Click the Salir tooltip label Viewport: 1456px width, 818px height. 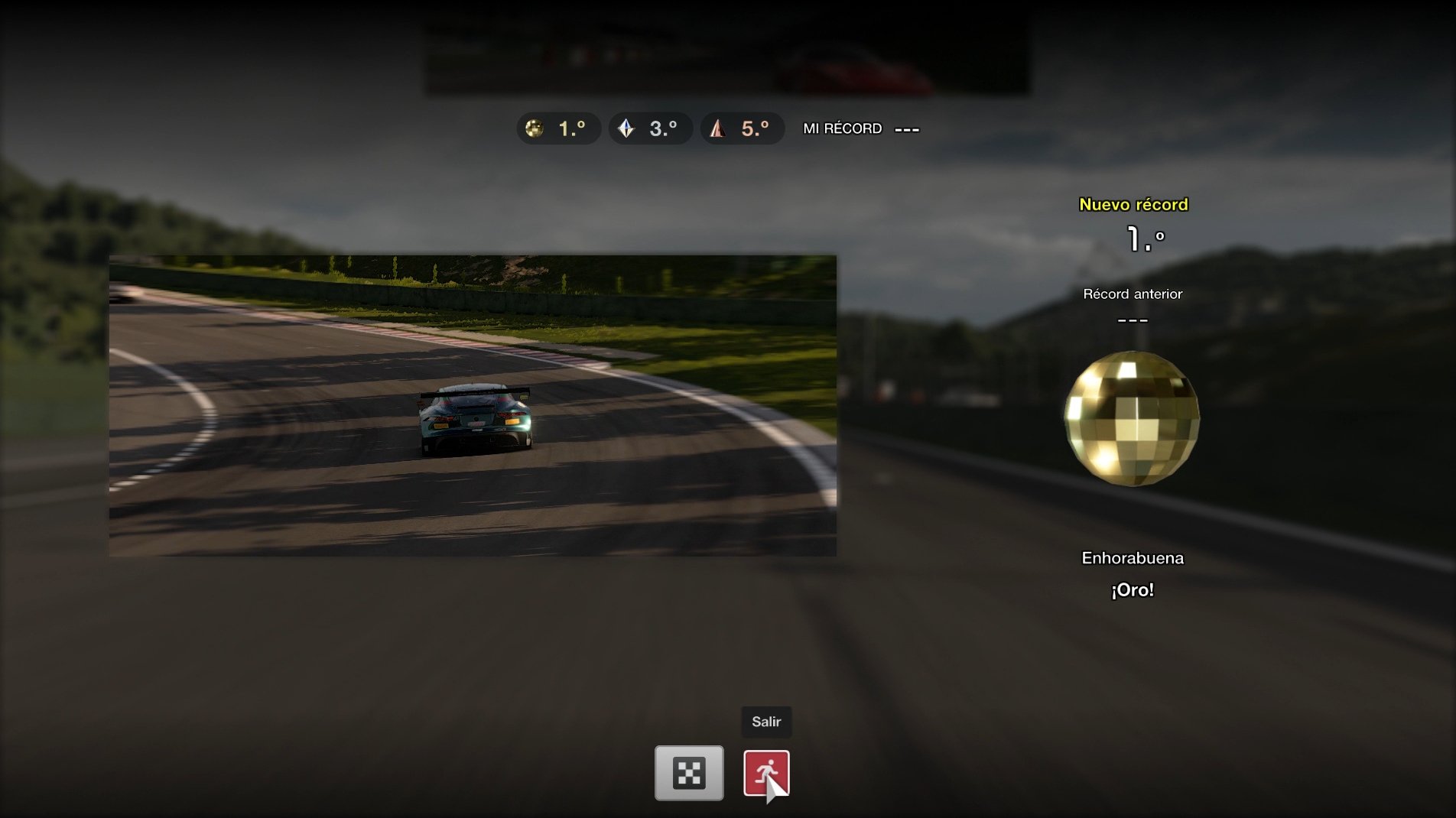click(766, 722)
